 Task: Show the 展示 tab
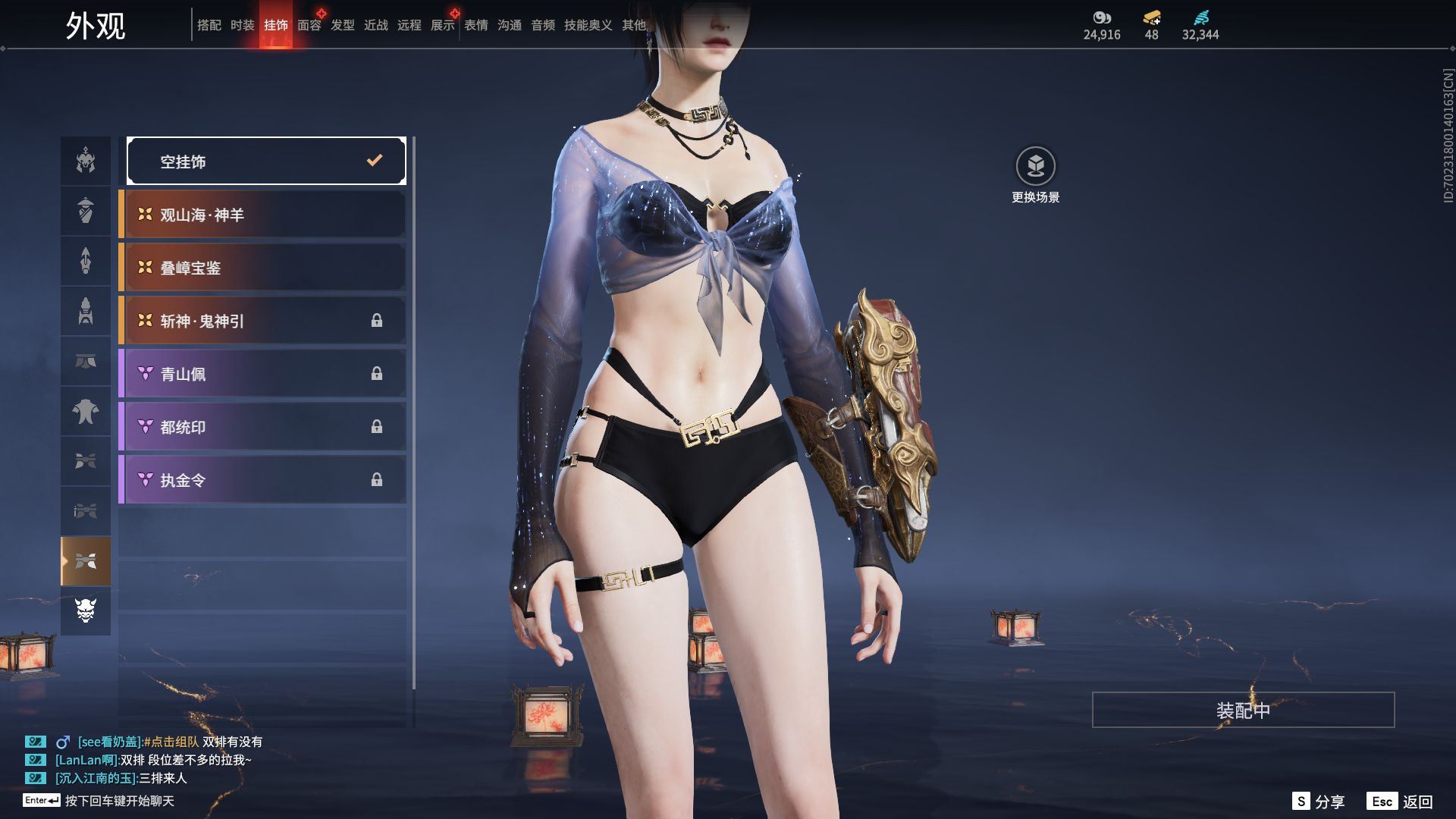442,25
